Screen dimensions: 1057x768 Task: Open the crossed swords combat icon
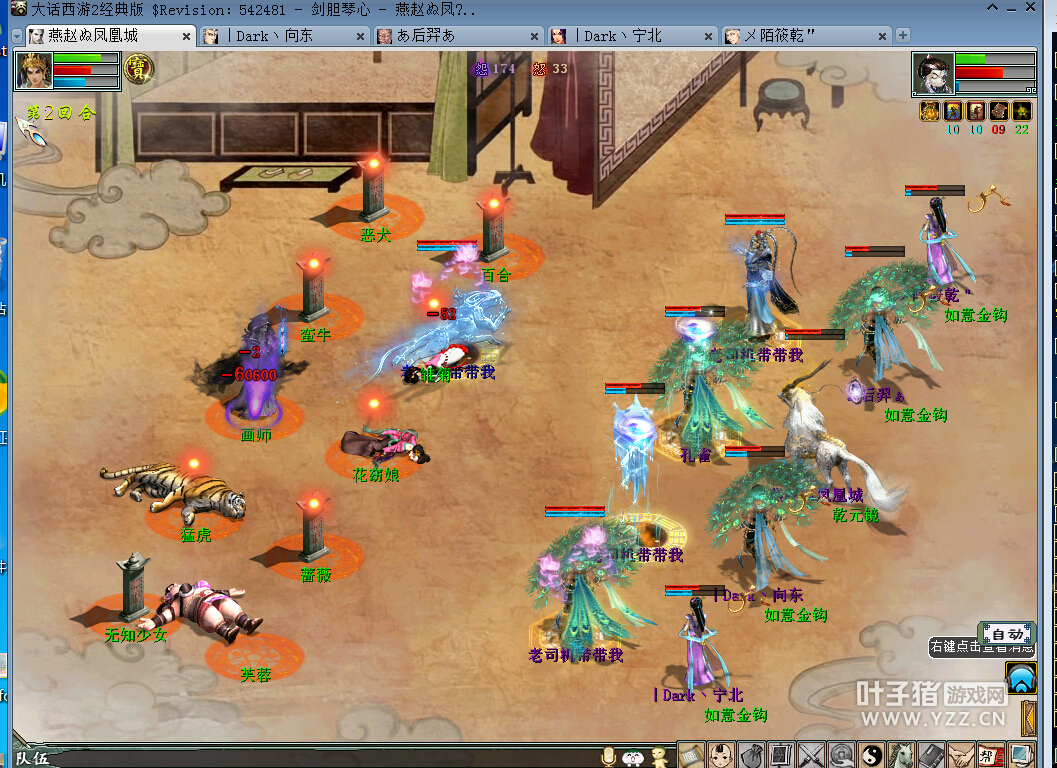tap(812, 755)
